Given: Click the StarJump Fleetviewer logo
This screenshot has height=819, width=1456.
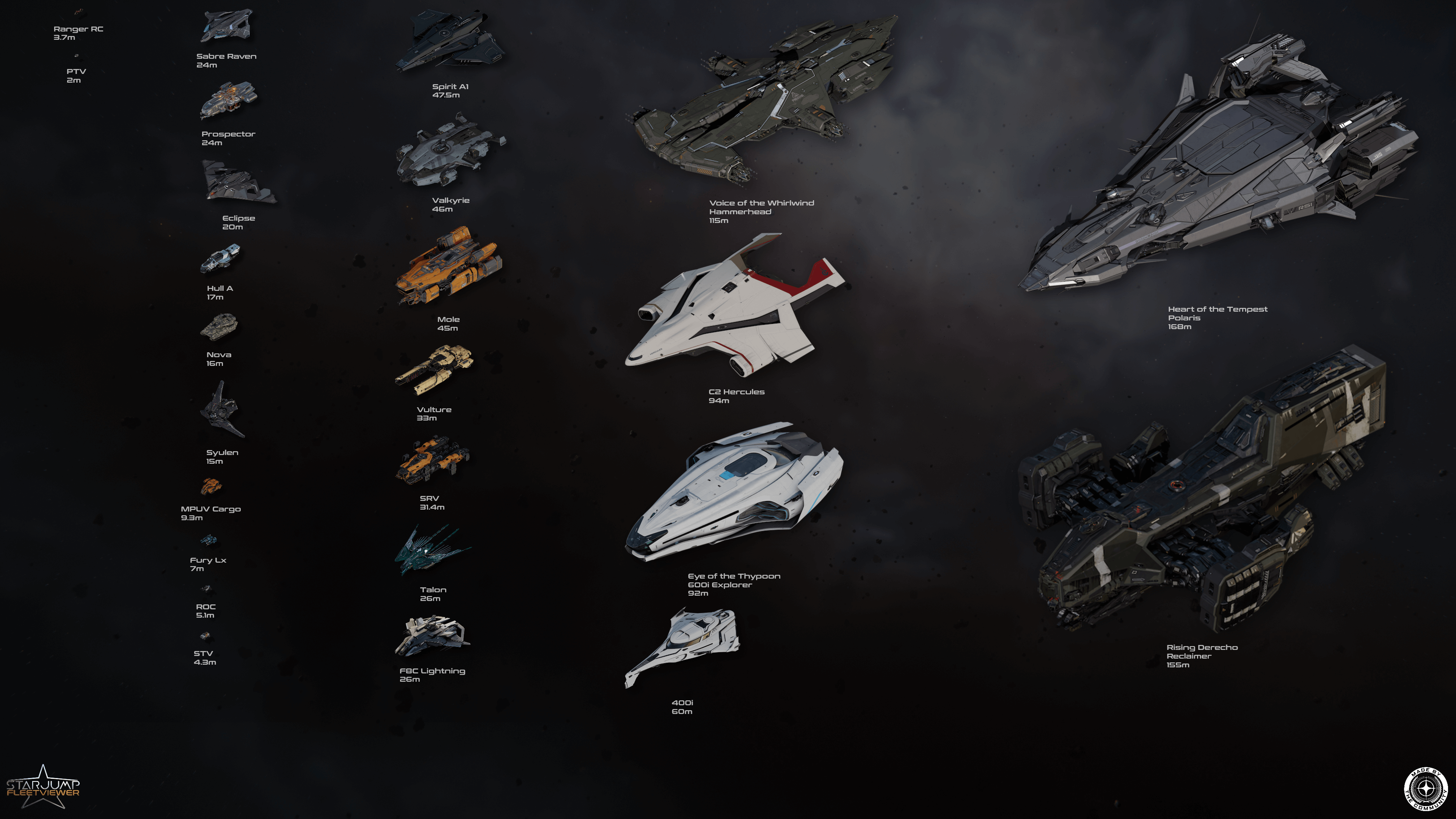Looking at the screenshot, I should point(43,787).
